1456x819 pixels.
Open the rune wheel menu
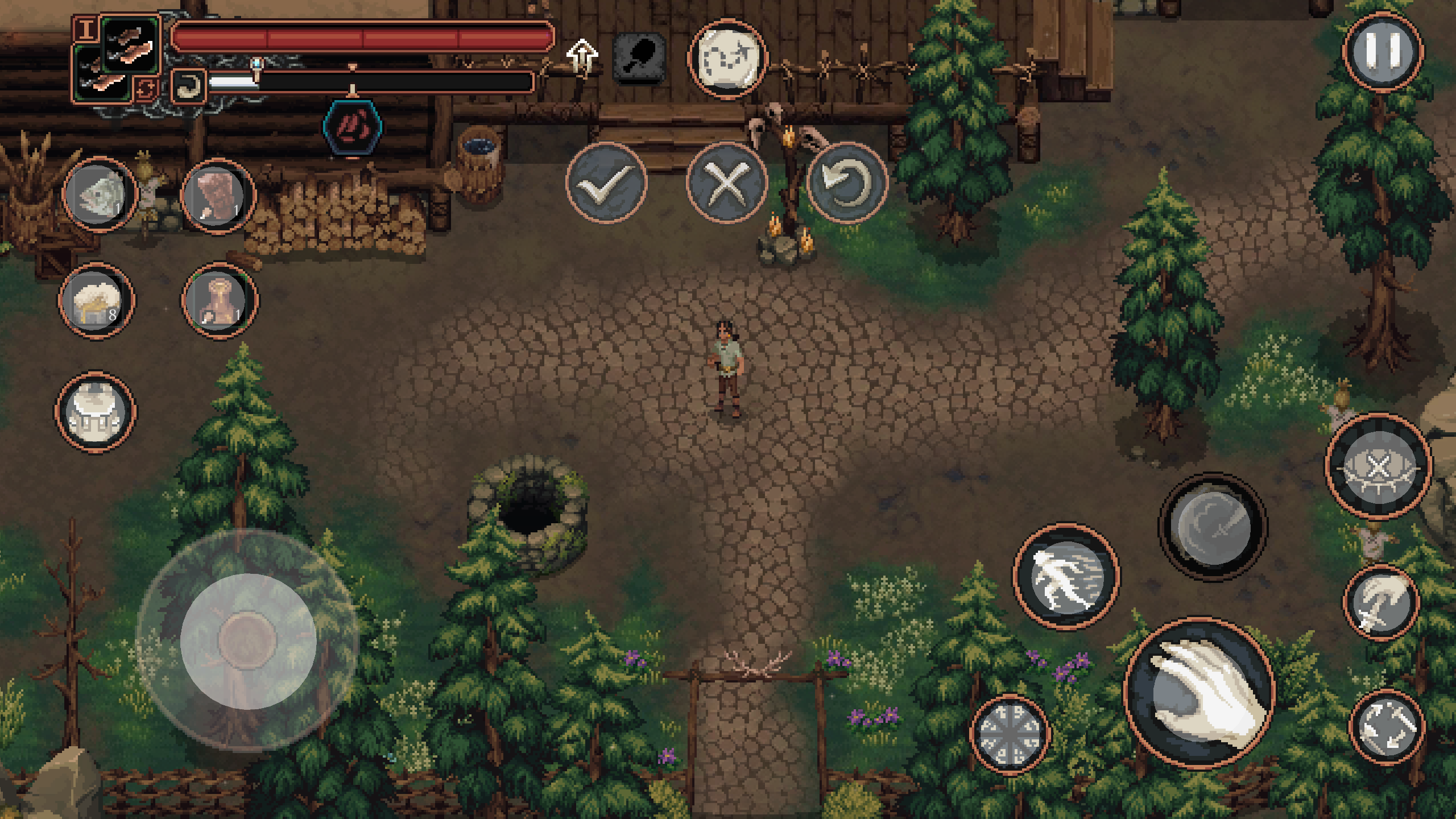click(1010, 734)
